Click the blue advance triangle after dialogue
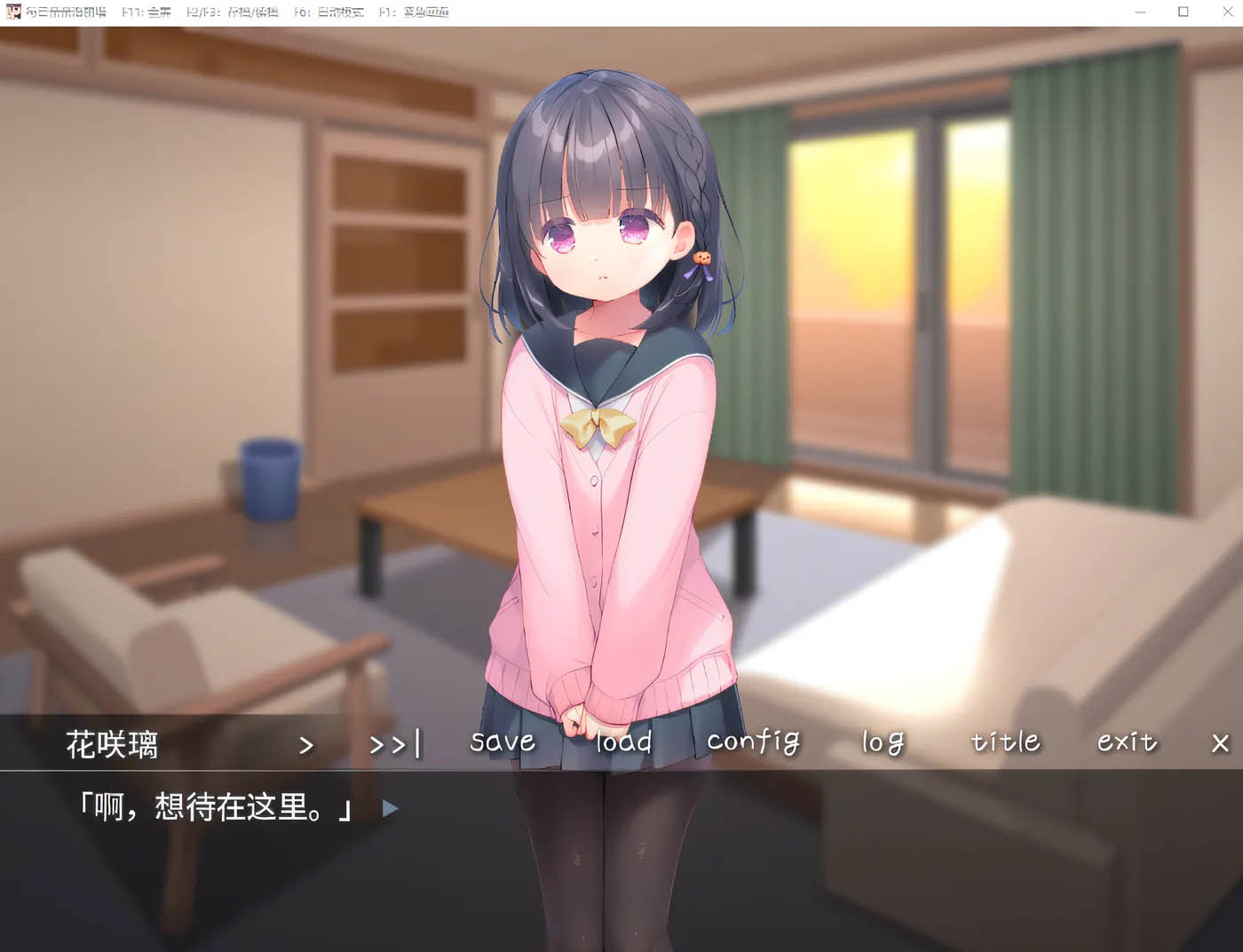 [391, 809]
